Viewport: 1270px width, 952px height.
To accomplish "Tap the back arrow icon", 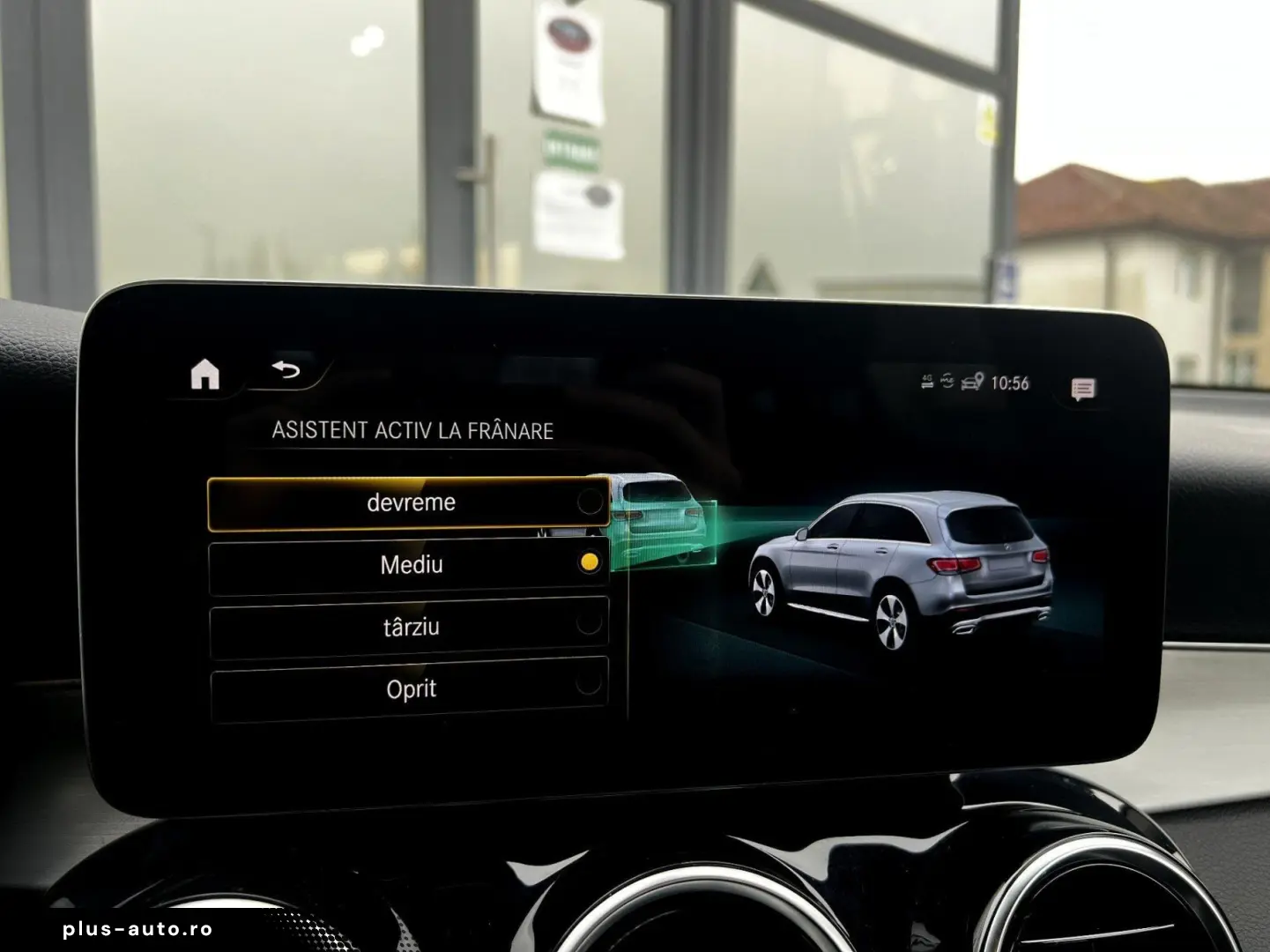I will tap(284, 370).
